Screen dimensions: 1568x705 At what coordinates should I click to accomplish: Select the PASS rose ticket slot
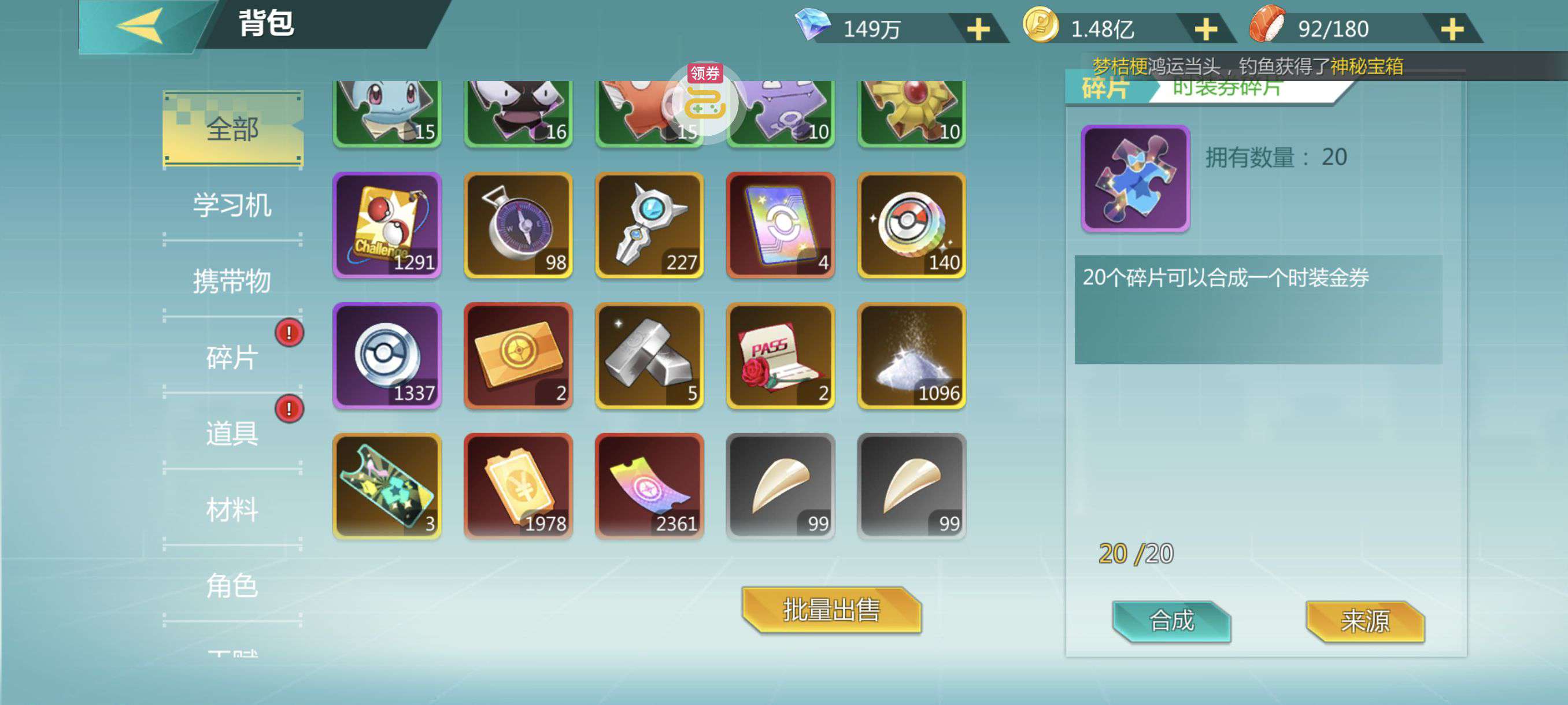pos(781,356)
